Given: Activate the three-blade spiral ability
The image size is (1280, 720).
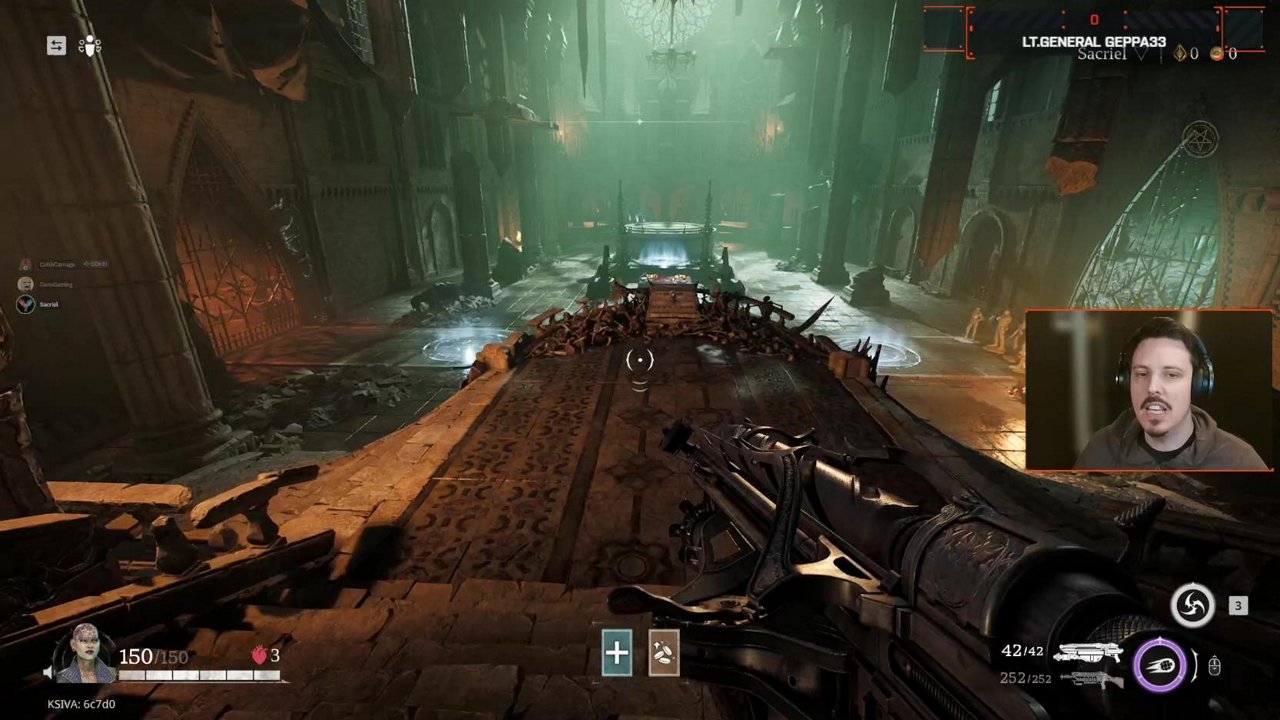Looking at the screenshot, I should [1192, 606].
